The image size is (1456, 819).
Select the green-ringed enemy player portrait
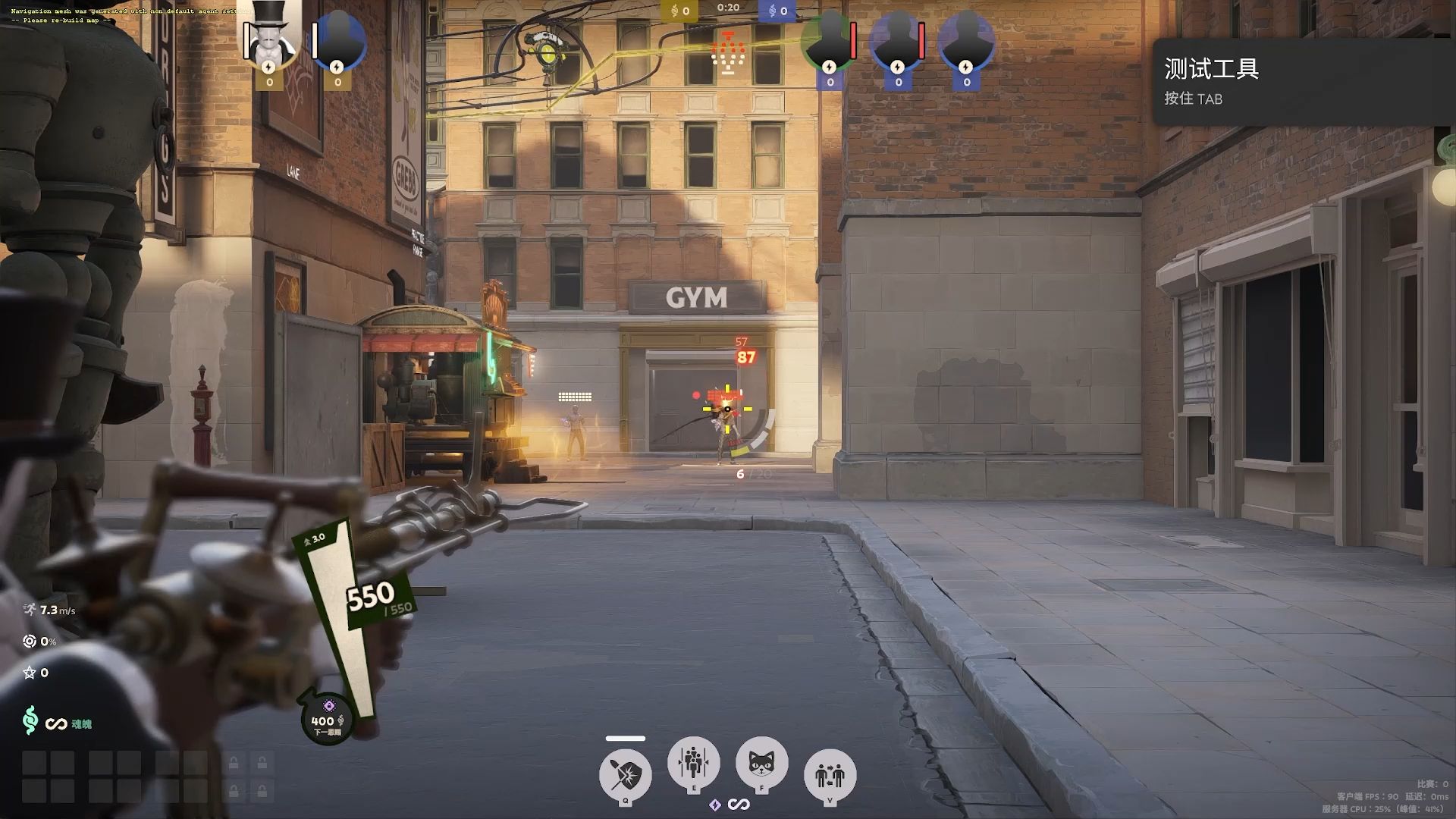[x=829, y=42]
